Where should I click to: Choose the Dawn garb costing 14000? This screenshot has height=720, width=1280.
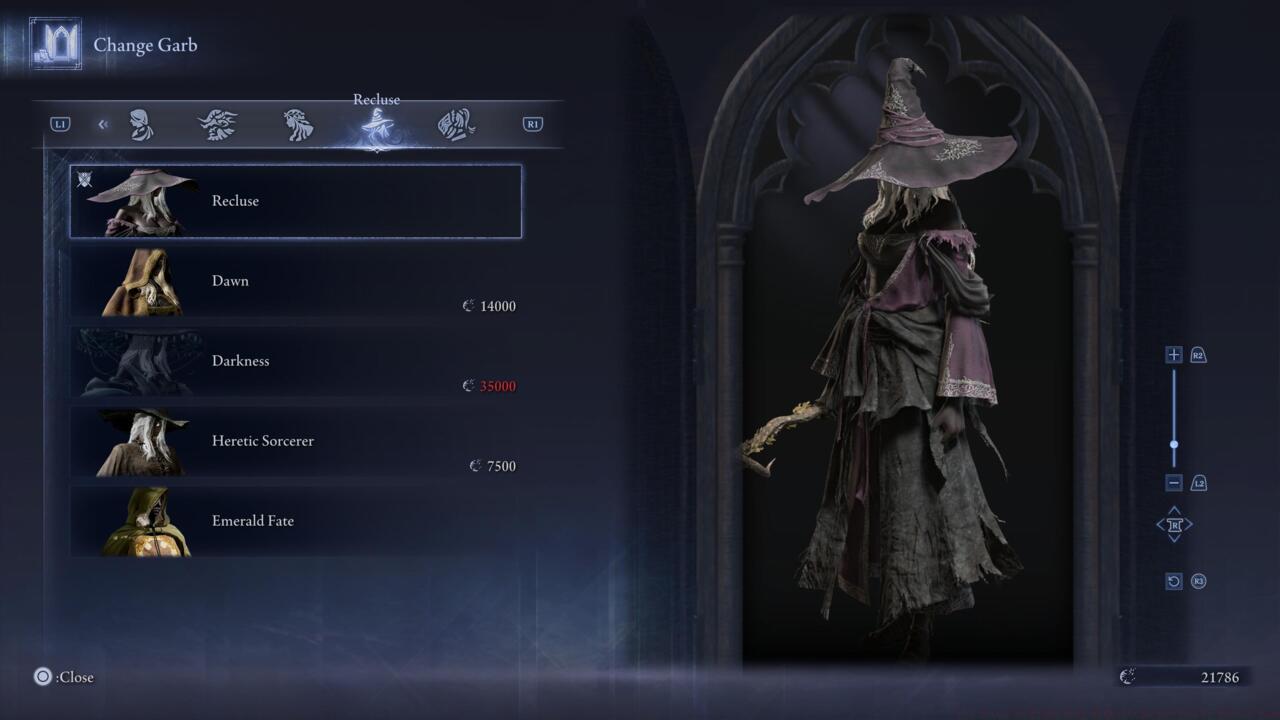coord(296,282)
